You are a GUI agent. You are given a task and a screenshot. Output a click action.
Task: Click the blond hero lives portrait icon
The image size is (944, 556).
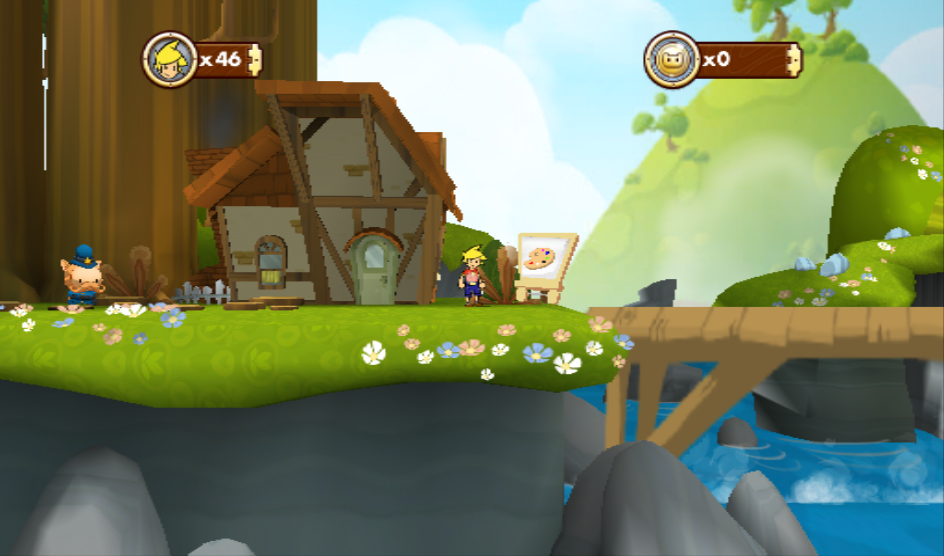[168, 59]
